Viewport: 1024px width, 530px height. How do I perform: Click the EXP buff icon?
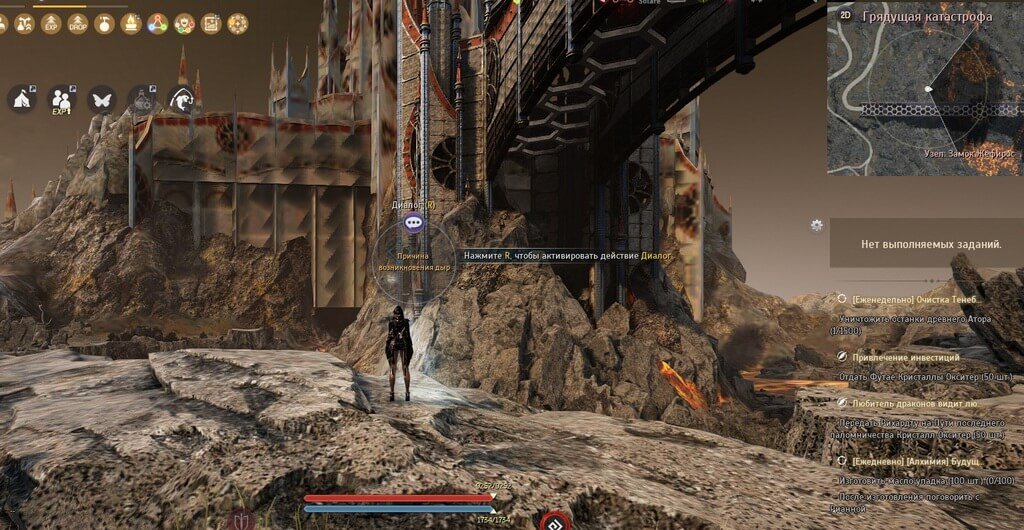point(50,23)
